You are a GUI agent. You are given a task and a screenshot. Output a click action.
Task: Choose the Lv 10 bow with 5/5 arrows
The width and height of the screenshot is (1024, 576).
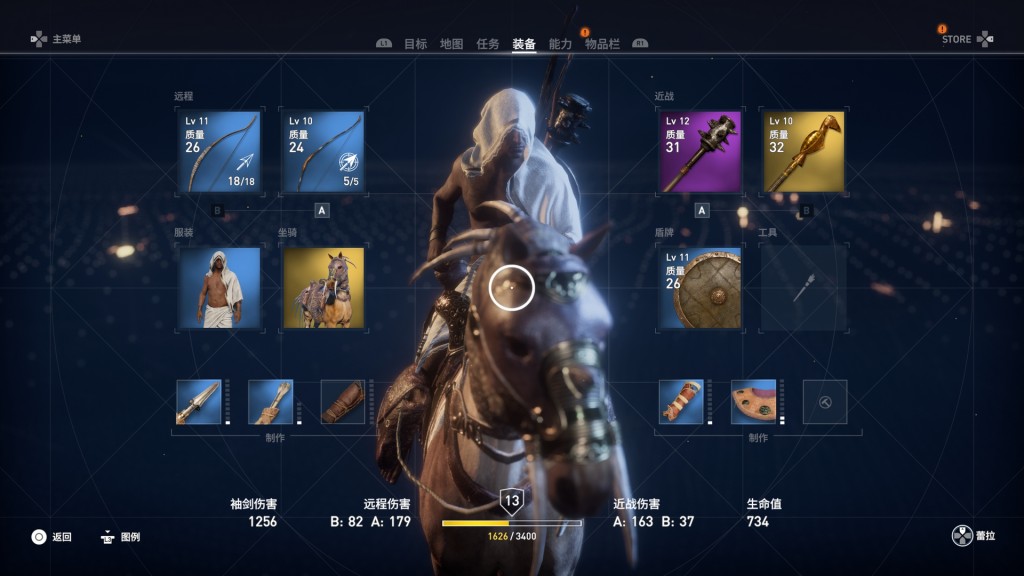(x=323, y=151)
